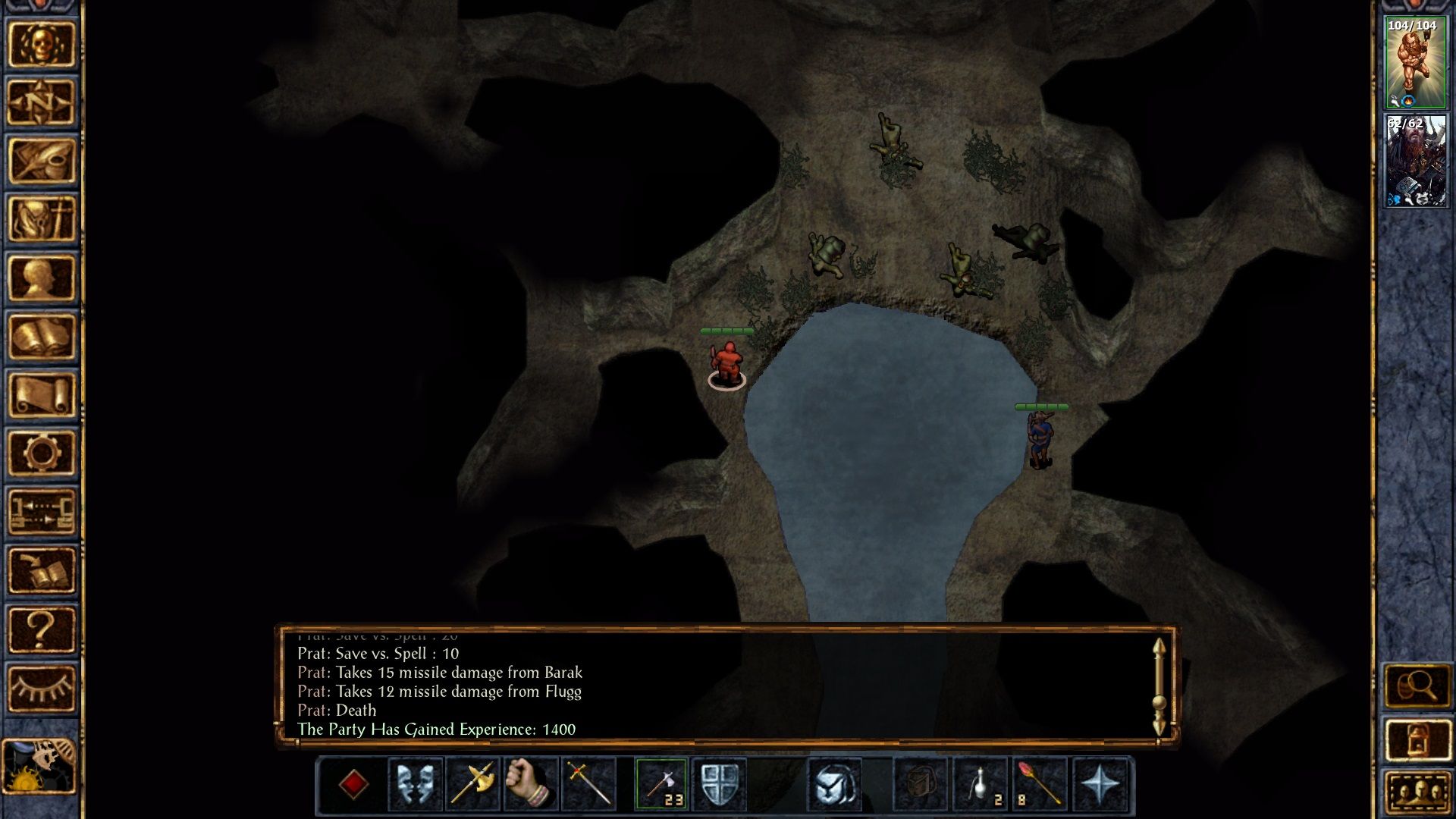This screenshot has width=1456, height=819.
Task: Use the red-tipped wand quick item
Action: click(1039, 784)
